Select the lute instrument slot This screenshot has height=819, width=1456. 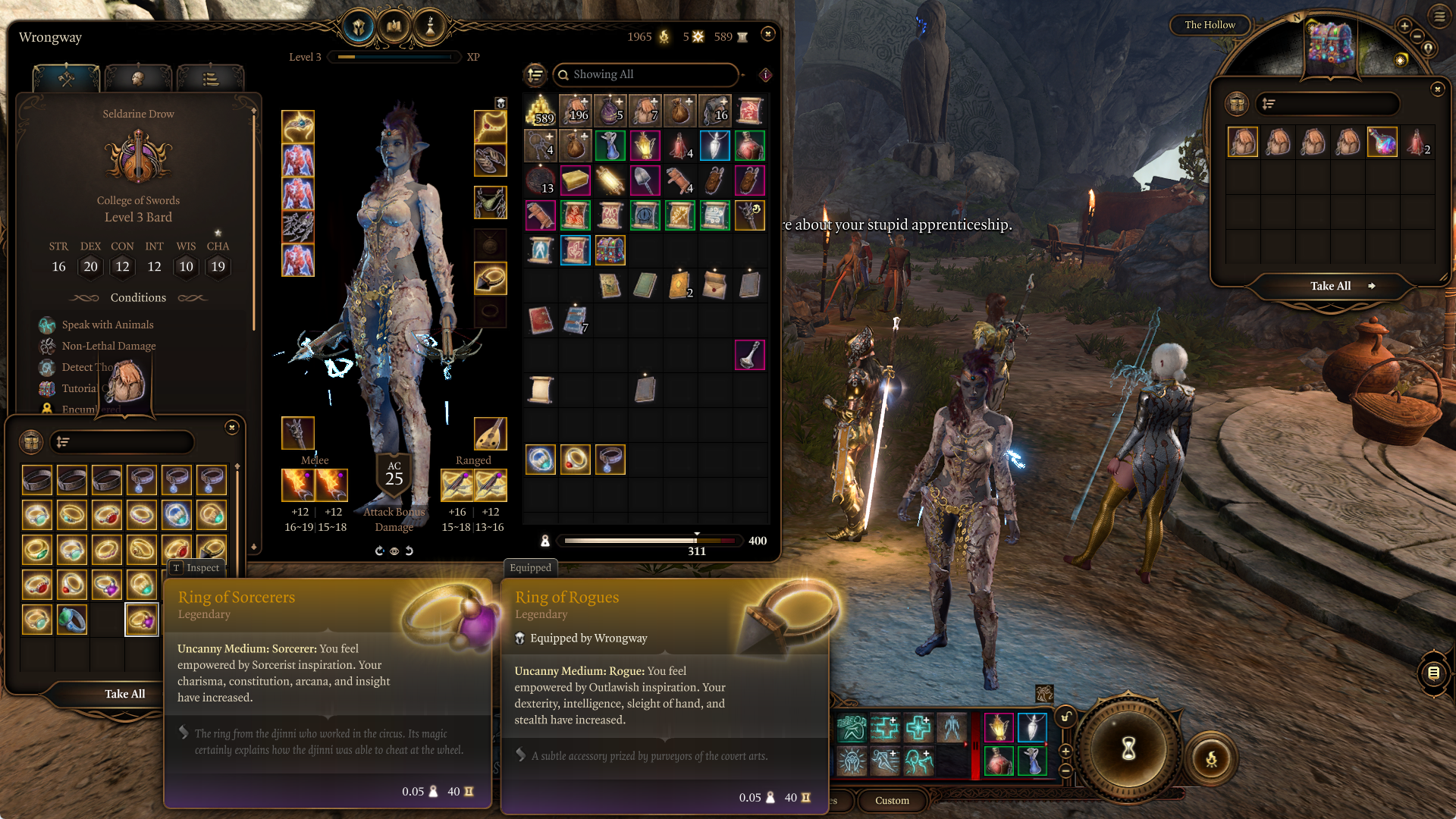[x=490, y=434]
